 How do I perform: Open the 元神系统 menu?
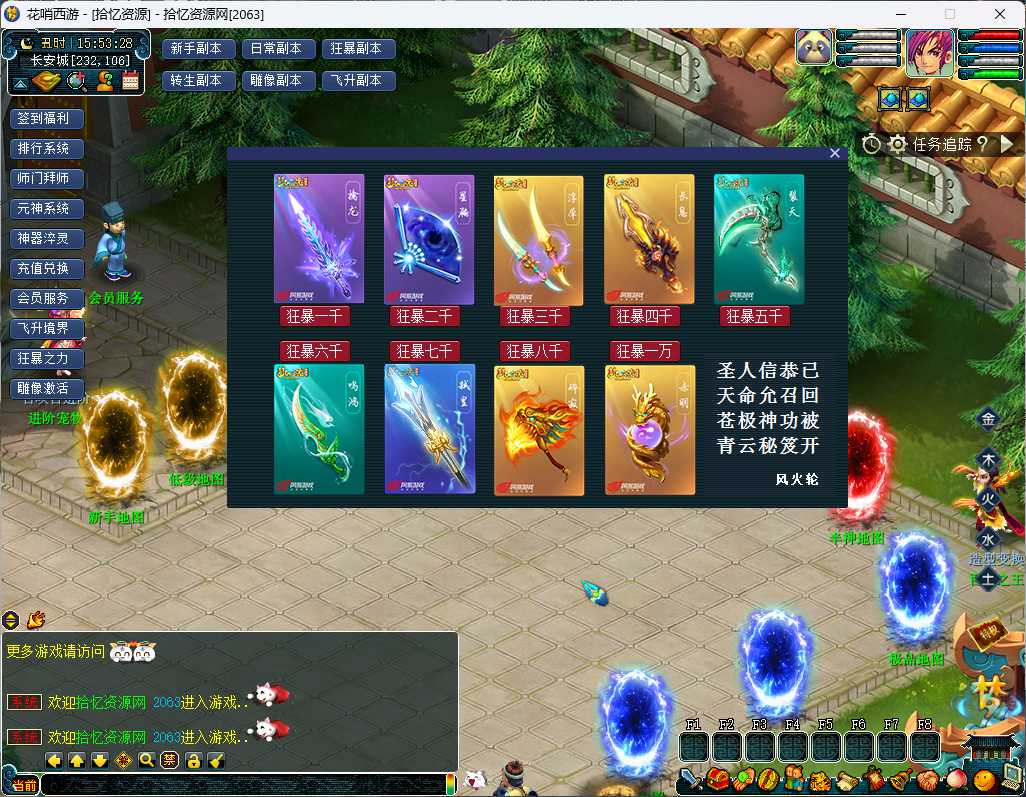pos(46,208)
